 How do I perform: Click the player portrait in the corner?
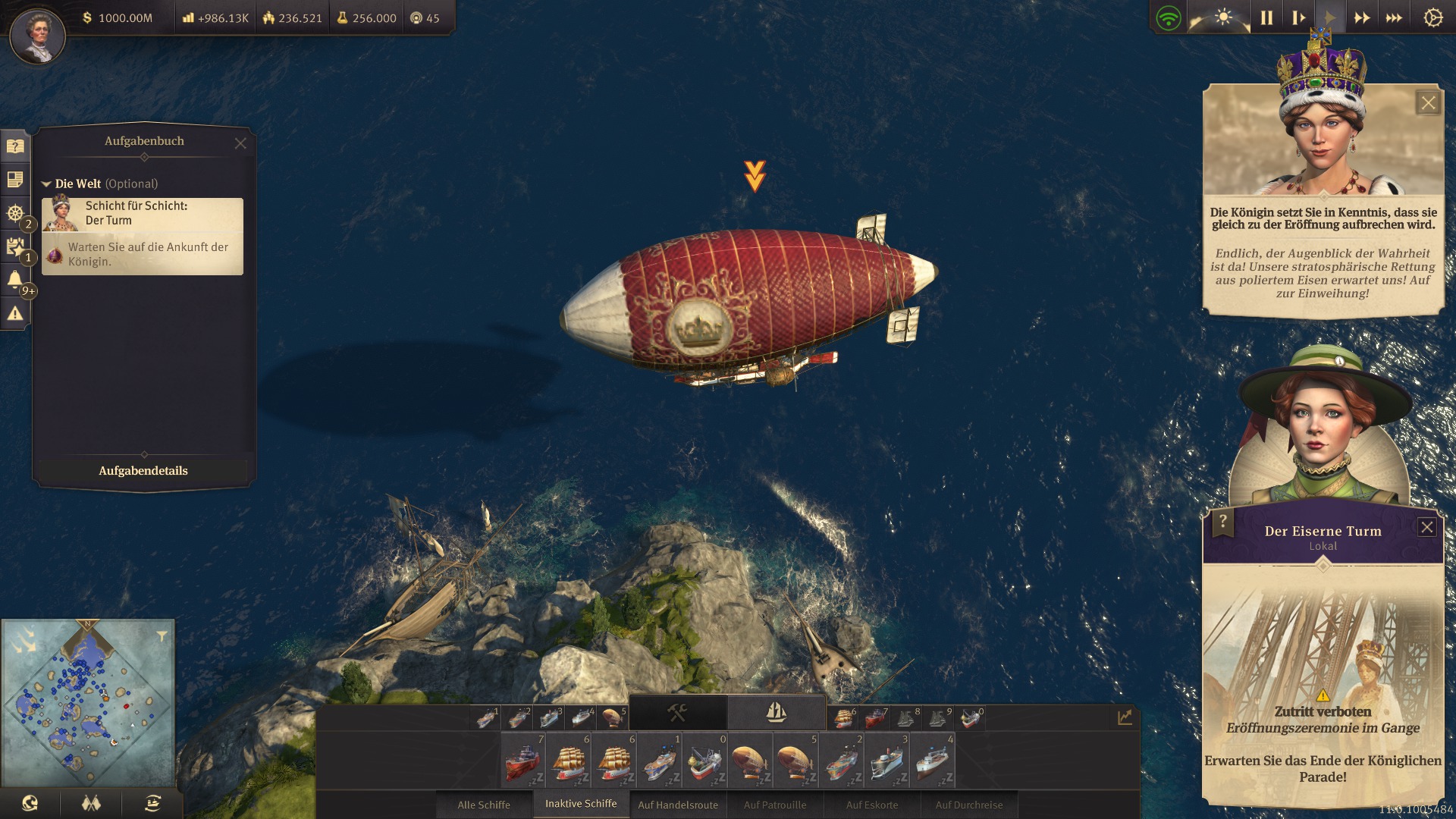[x=37, y=36]
